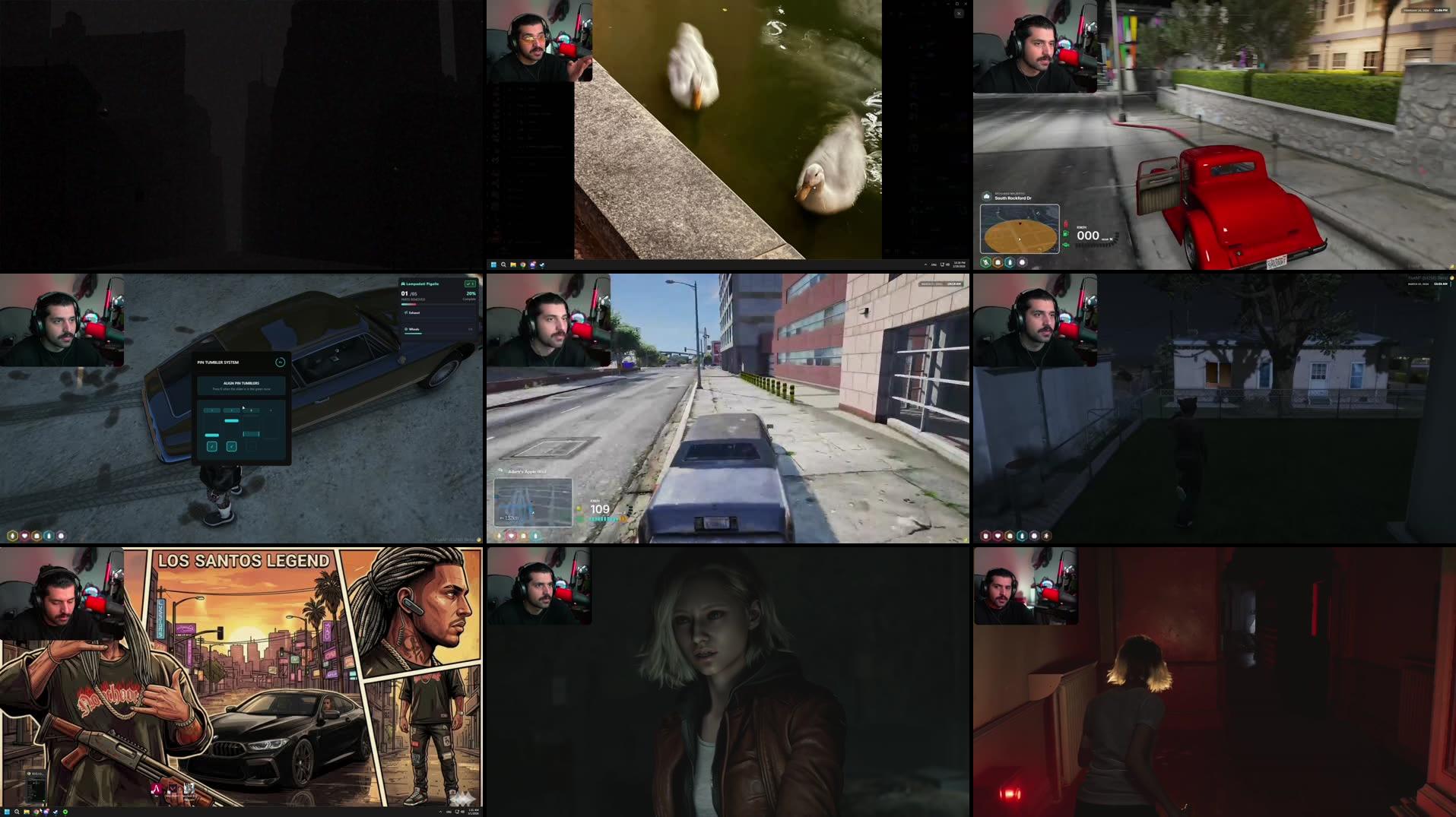Click the timer icon on the Pin Tumbler System dialog
Viewport: 1456px width, 817px height.
[280, 363]
